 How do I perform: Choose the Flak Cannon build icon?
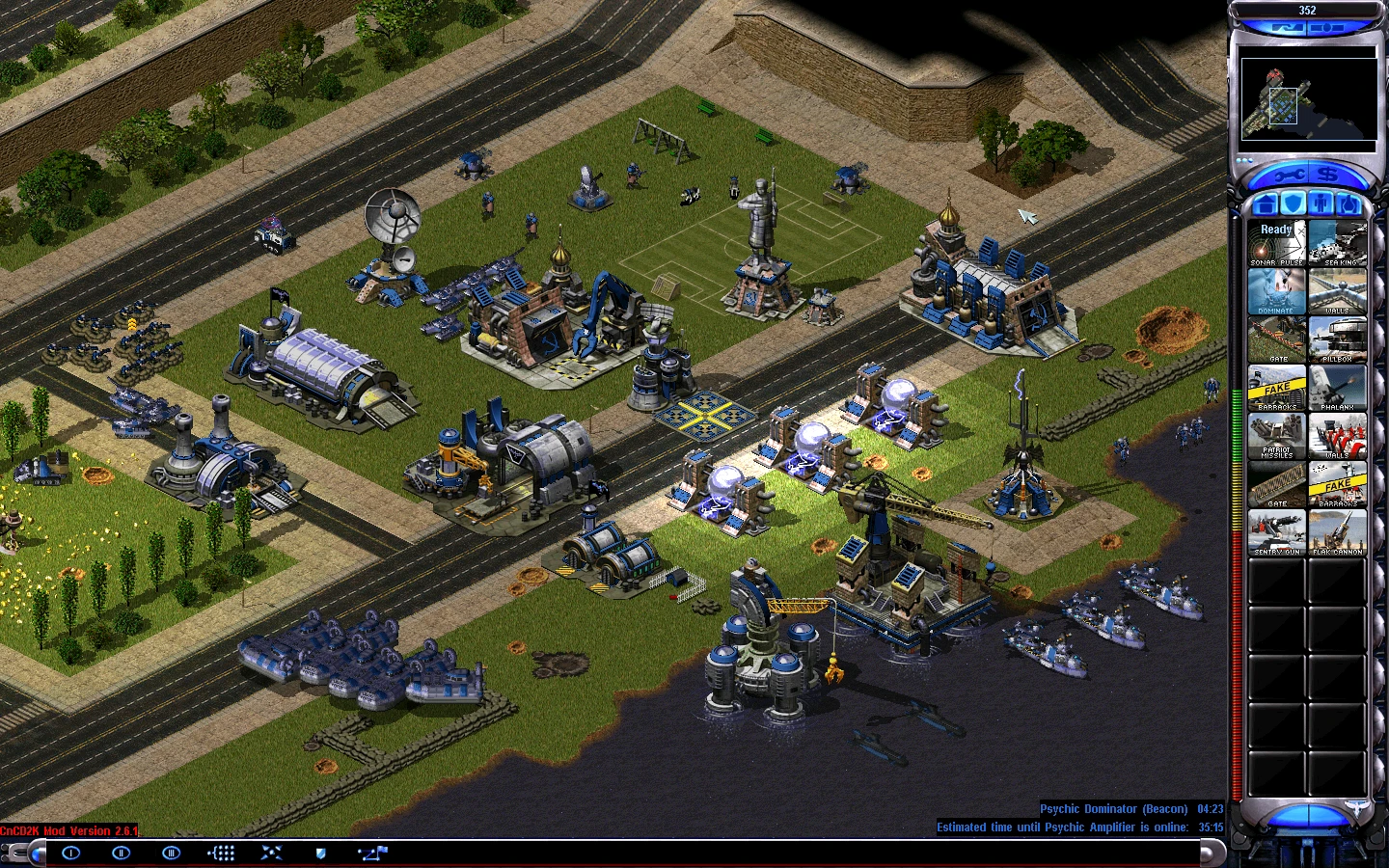(1338, 532)
